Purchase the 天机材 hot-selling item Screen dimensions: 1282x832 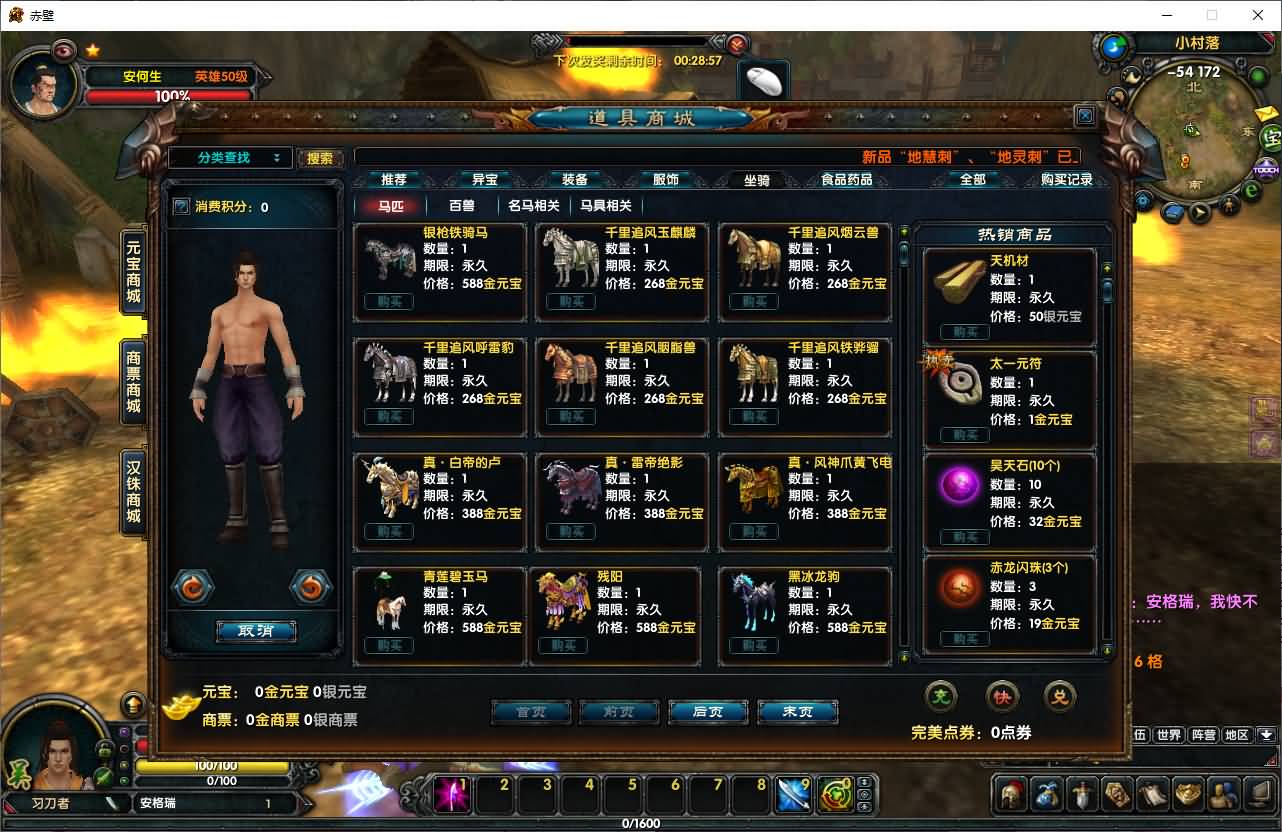(965, 333)
